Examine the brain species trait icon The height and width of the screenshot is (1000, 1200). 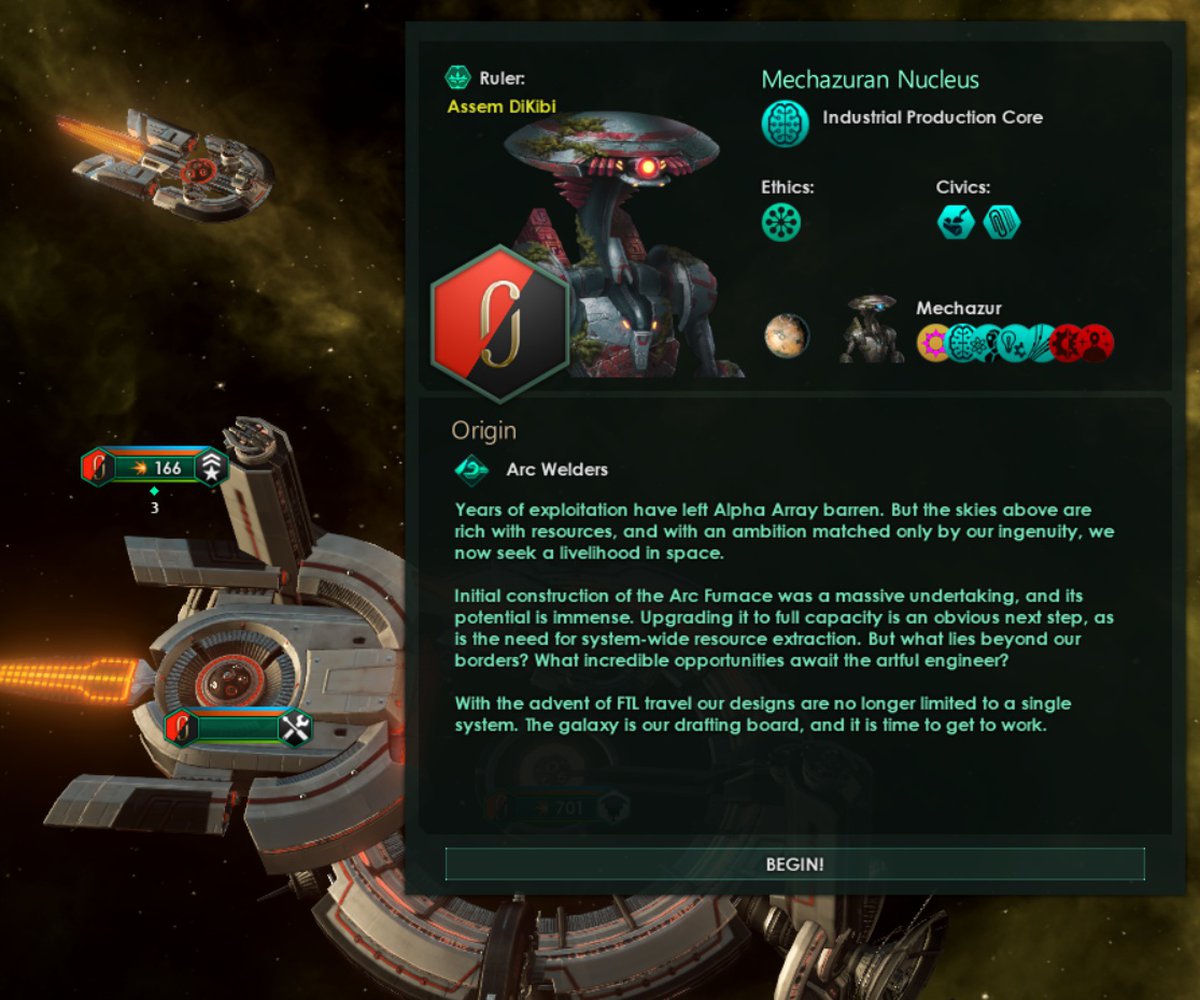[x=963, y=343]
